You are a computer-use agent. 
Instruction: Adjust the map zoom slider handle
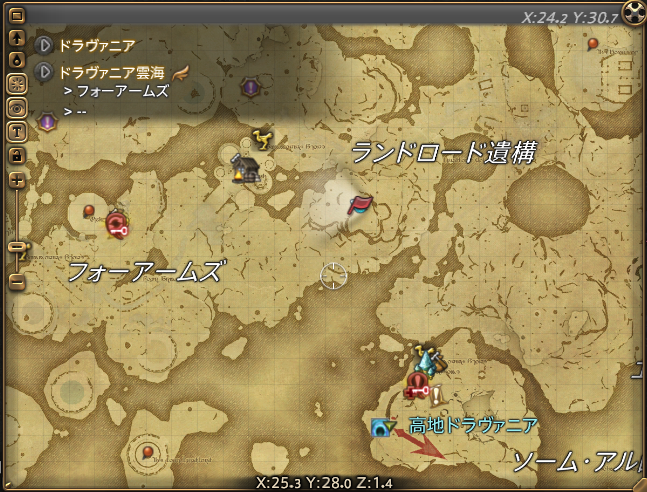(16, 245)
